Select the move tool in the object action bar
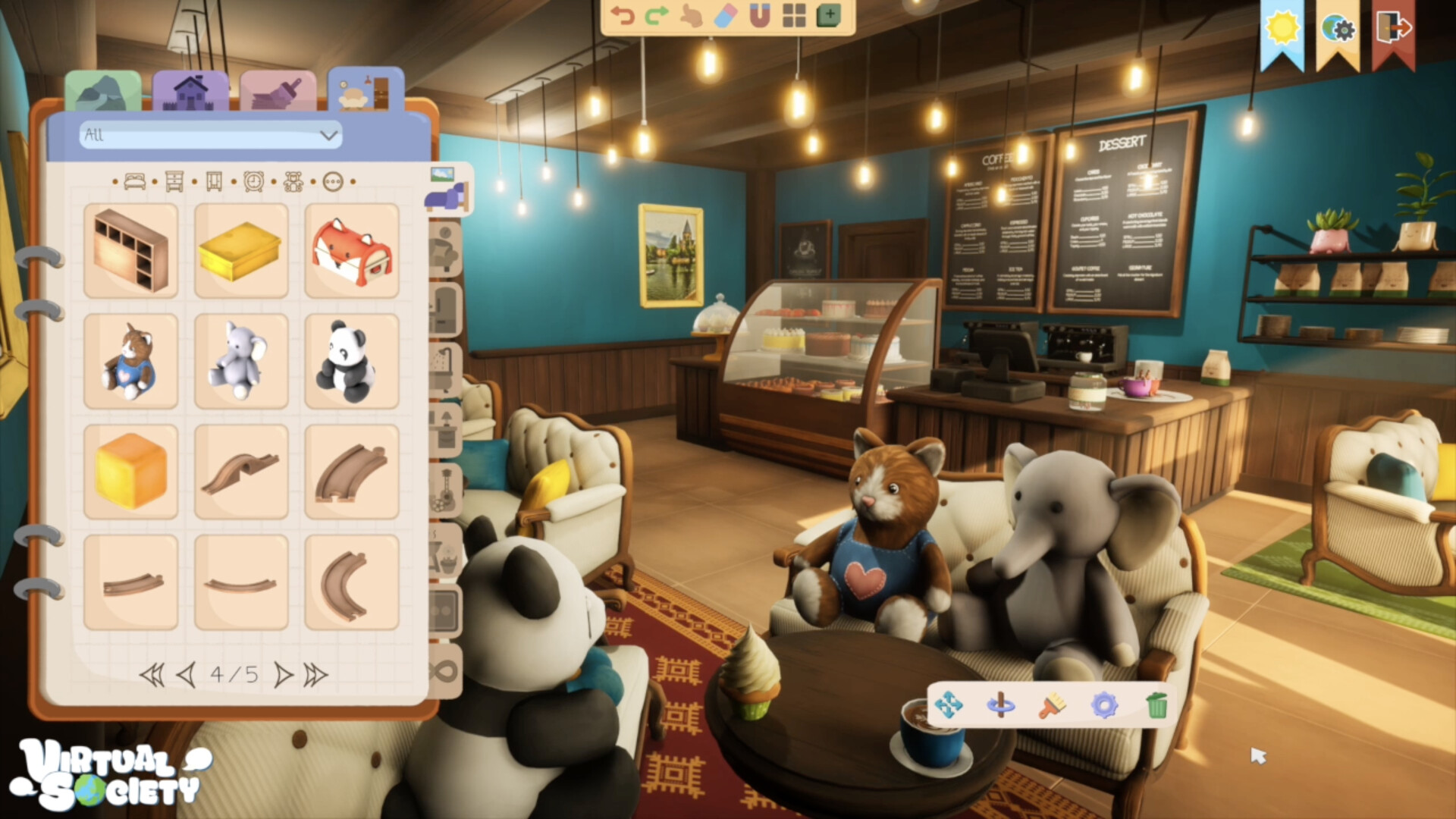Screen dimensions: 1456x819 pyautogui.click(x=949, y=705)
